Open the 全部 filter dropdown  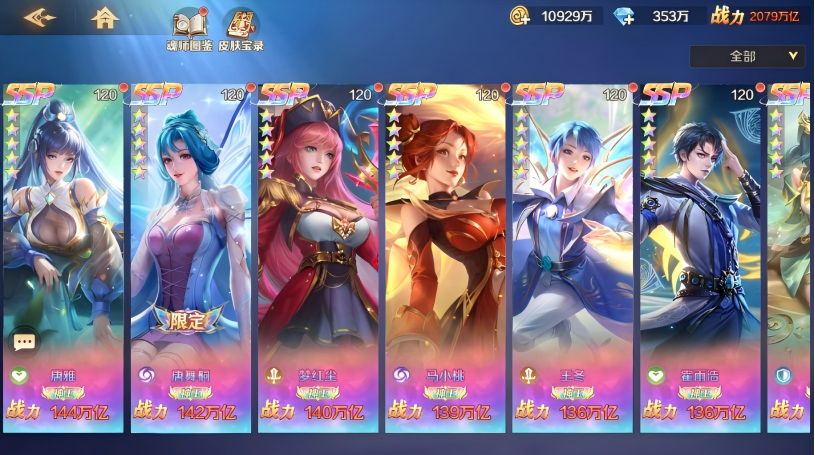[x=747, y=56]
